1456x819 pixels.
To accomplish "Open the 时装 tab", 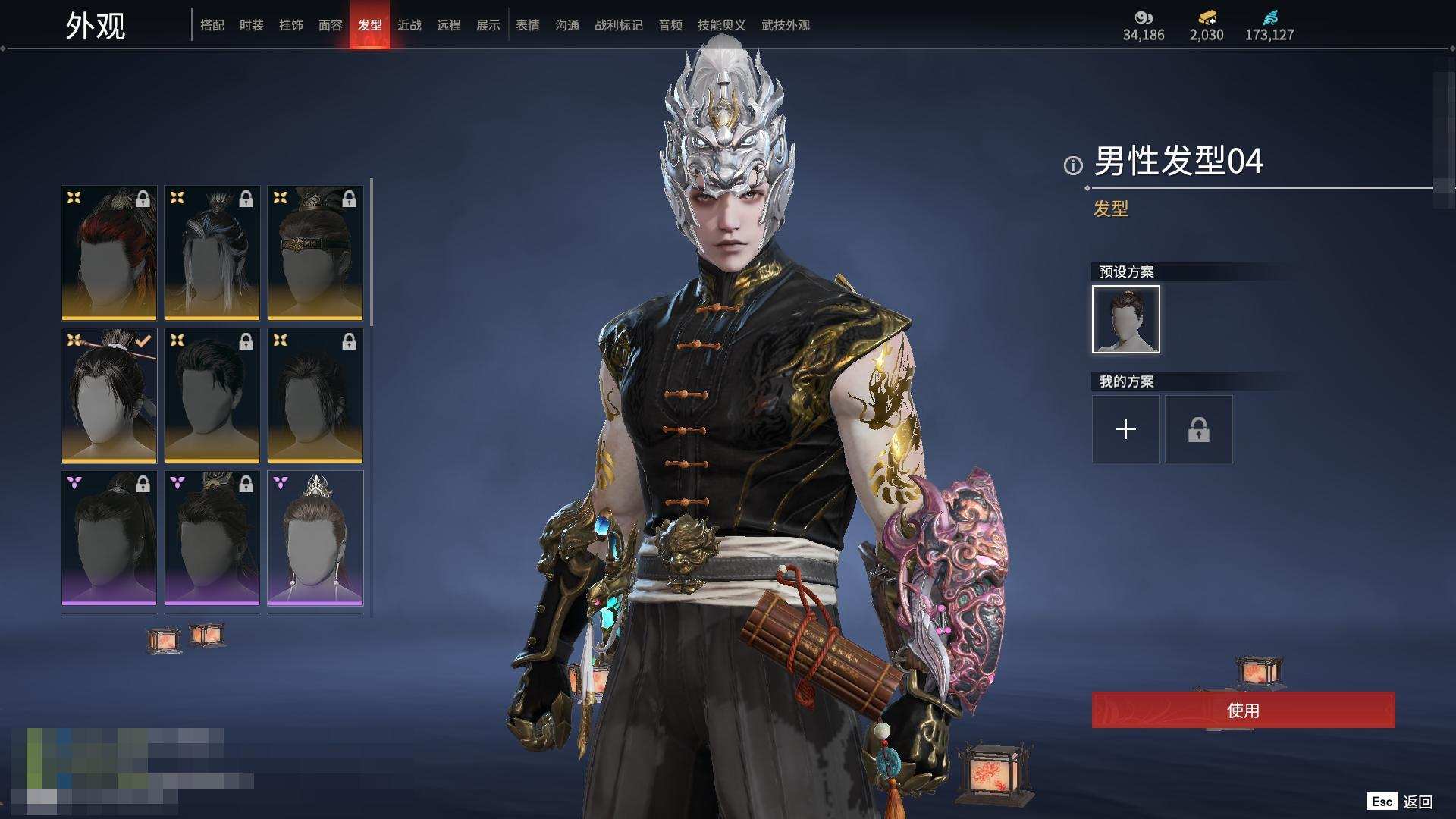I will [252, 25].
